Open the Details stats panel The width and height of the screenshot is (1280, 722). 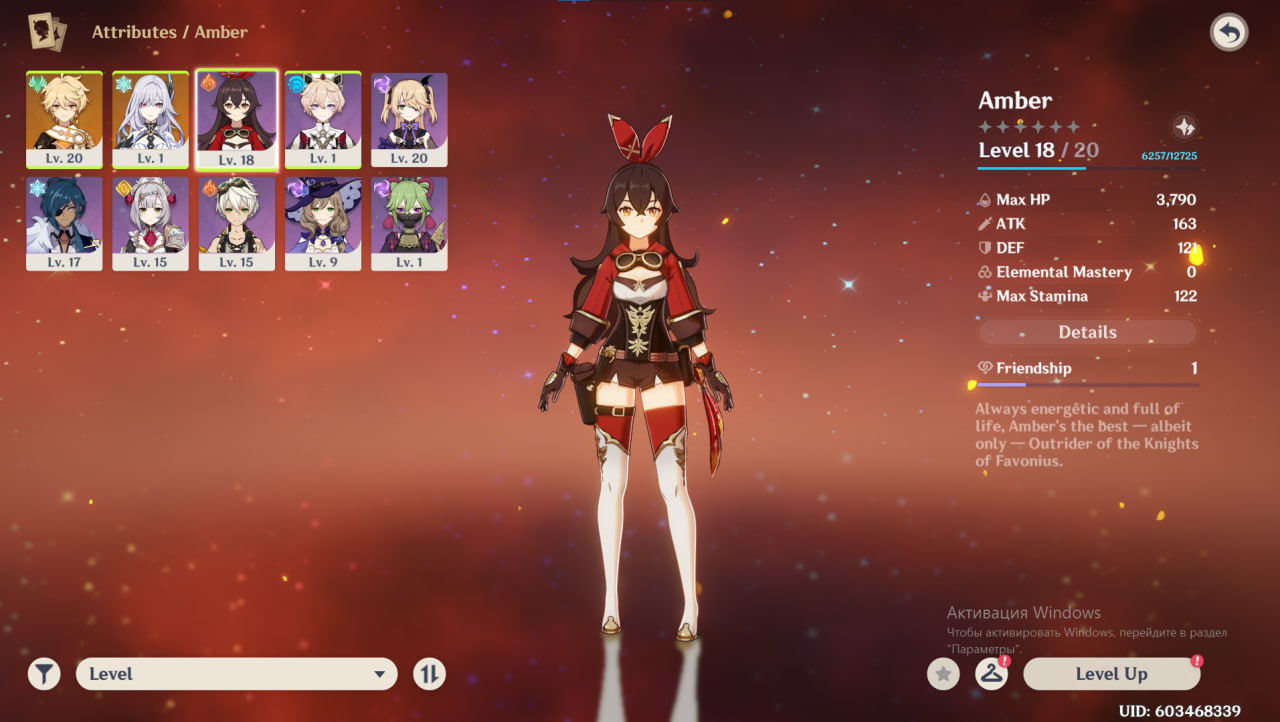(x=1087, y=332)
